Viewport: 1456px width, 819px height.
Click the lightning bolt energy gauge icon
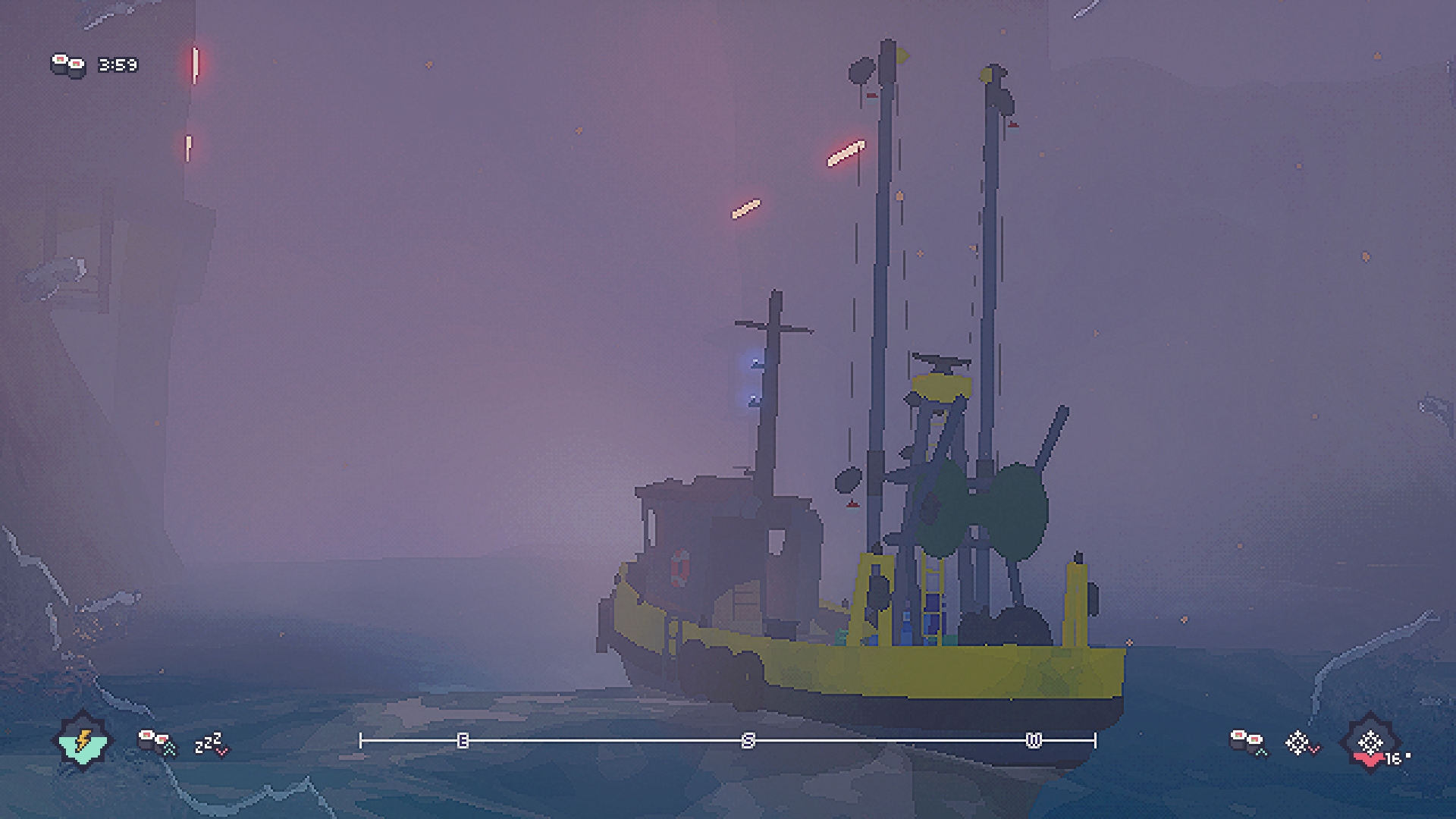(83, 741)
